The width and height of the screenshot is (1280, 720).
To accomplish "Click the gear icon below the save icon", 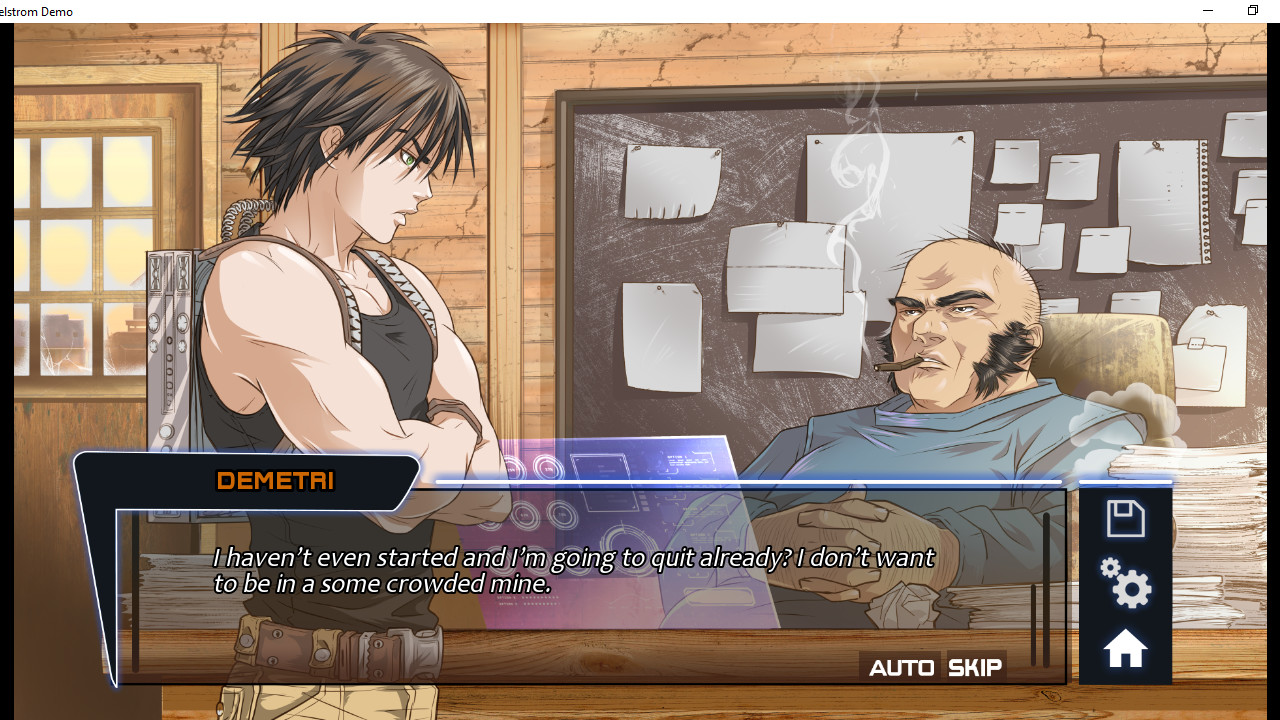I will [1124, 586].
